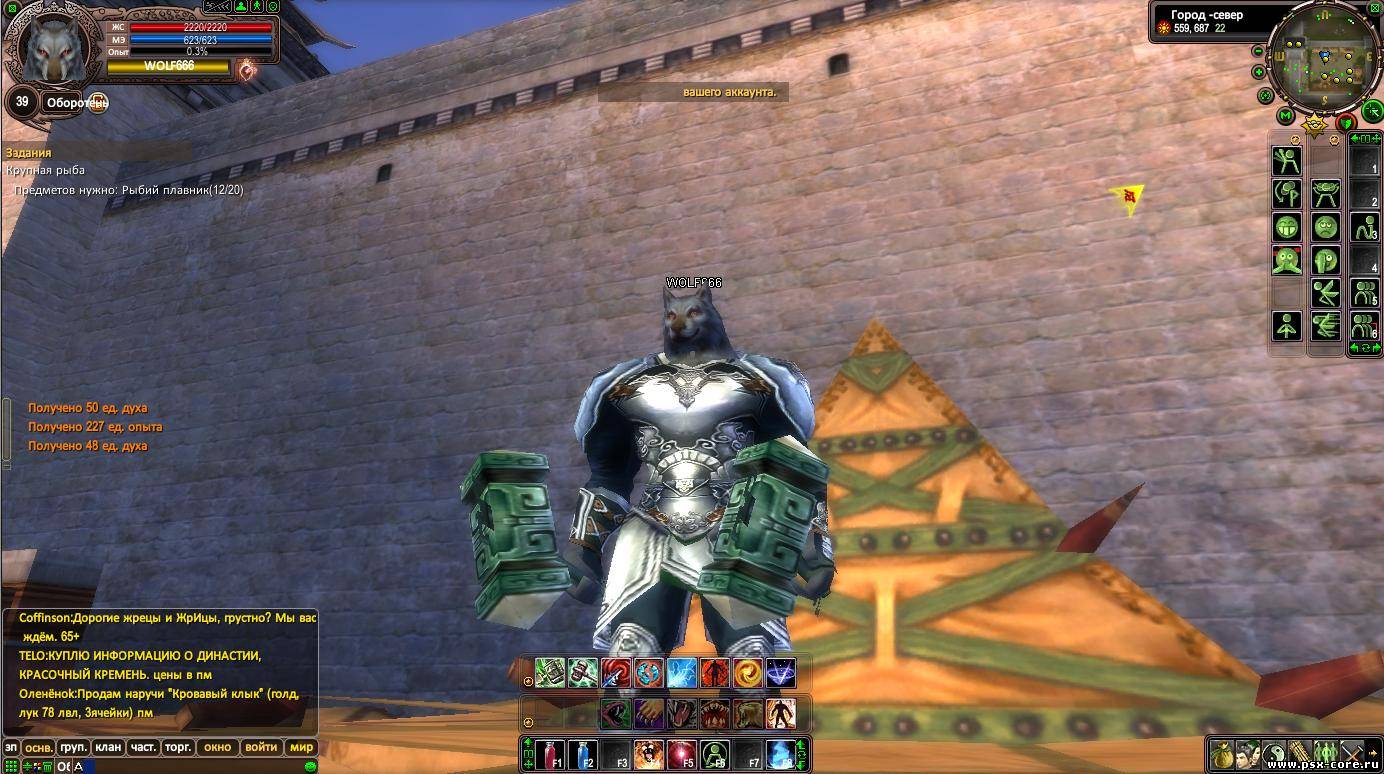
Task: Switch to the "мир" world chat tab
Action: point(301,747)
